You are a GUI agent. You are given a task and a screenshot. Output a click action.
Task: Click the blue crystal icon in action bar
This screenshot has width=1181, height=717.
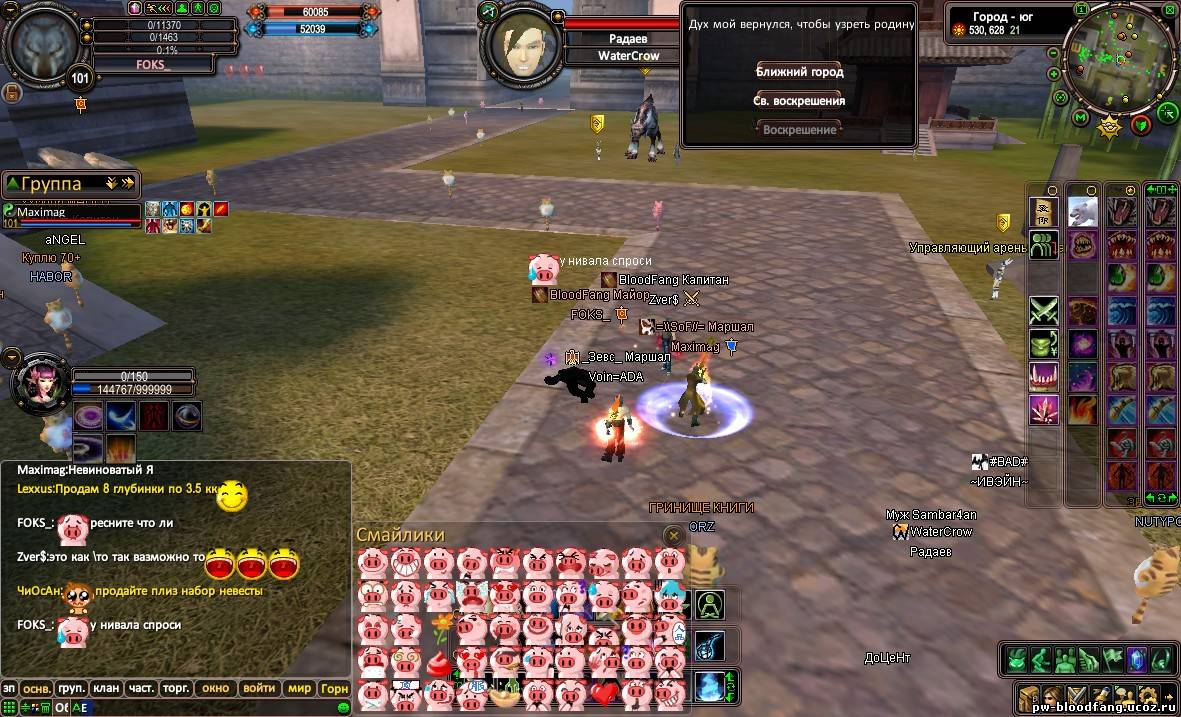point(1136,660)
